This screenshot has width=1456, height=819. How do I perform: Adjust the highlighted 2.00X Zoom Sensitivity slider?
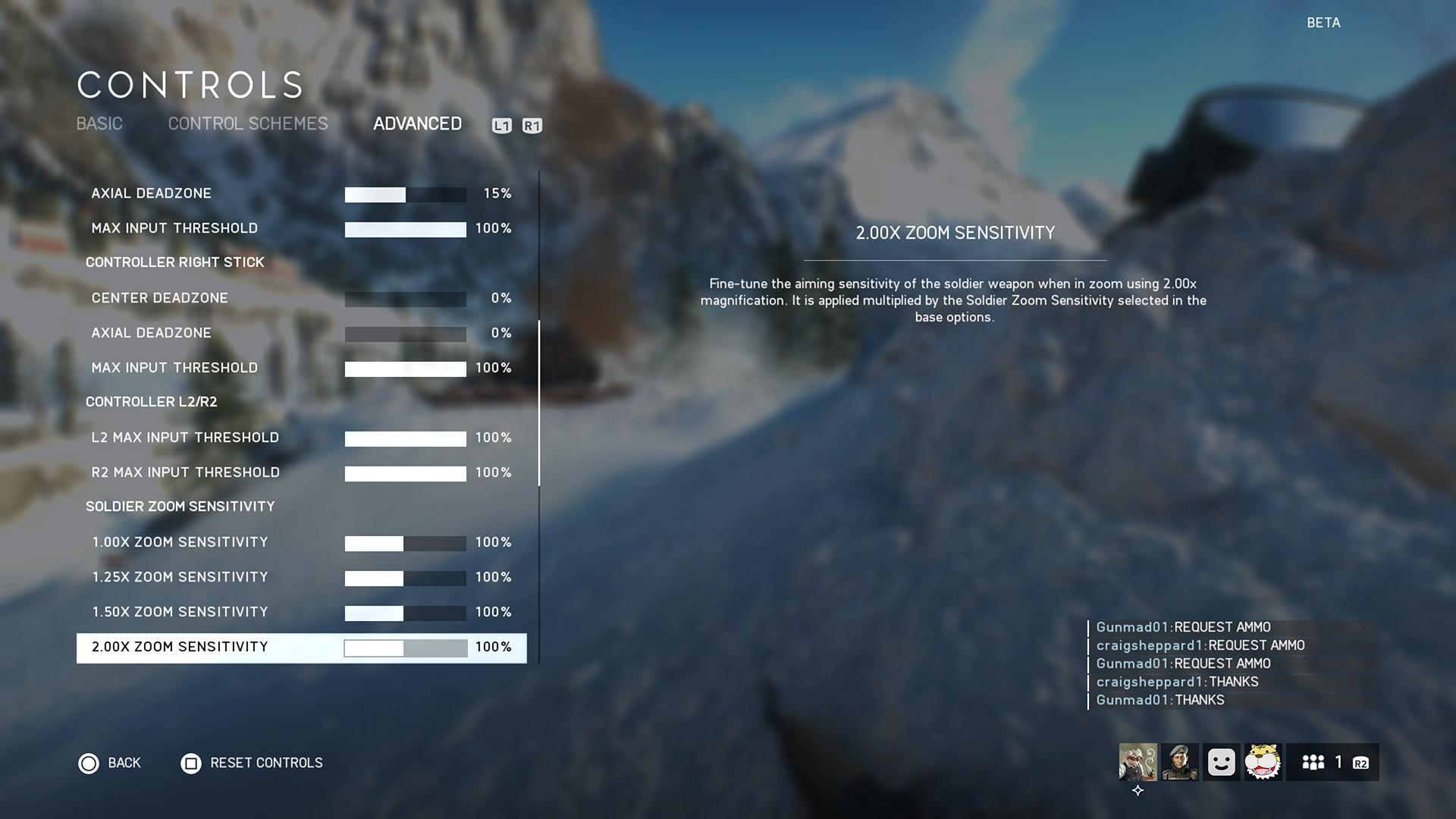click(x=405, y=648)
